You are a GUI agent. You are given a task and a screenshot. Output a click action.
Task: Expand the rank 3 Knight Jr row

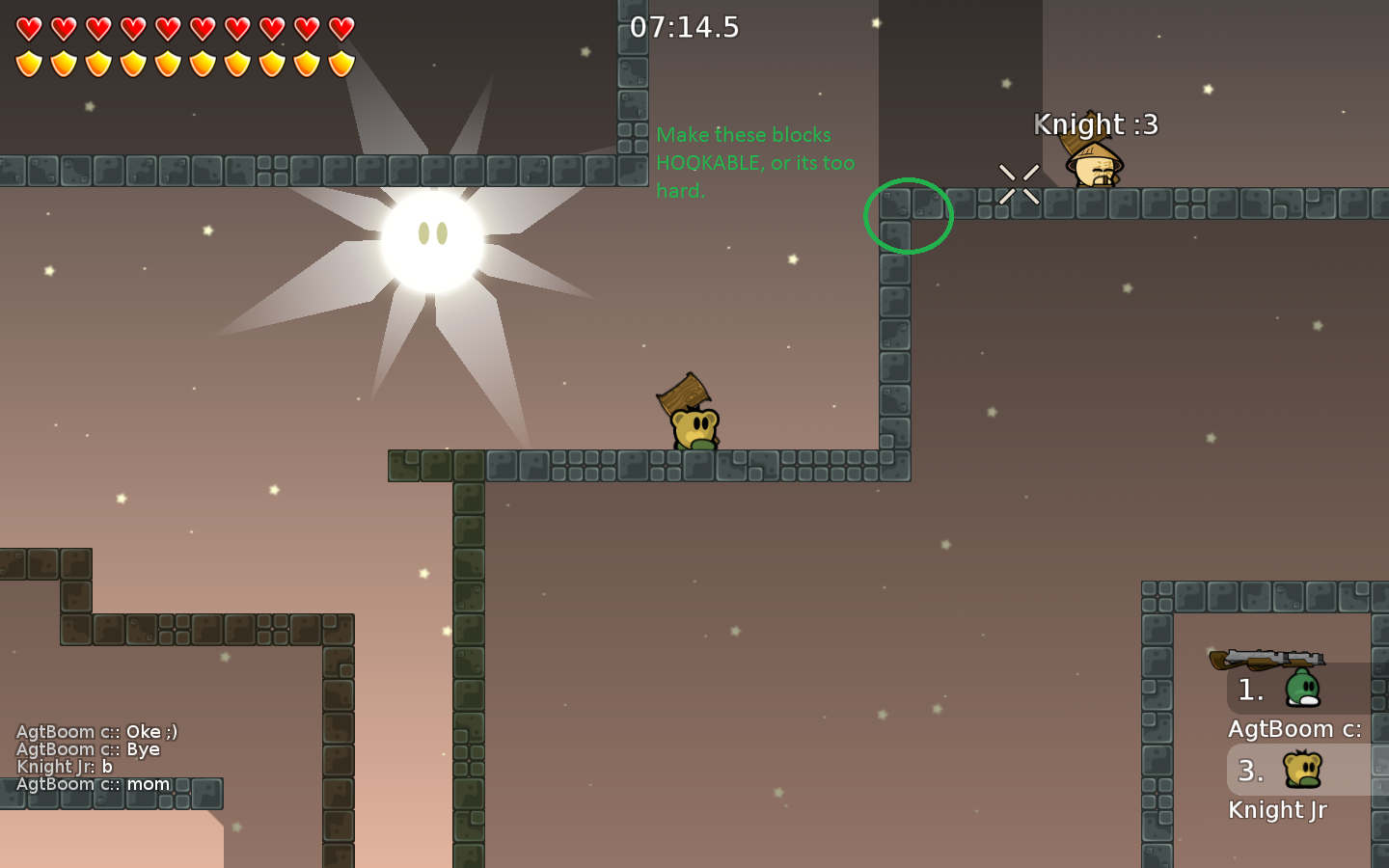click(1250, 772)
